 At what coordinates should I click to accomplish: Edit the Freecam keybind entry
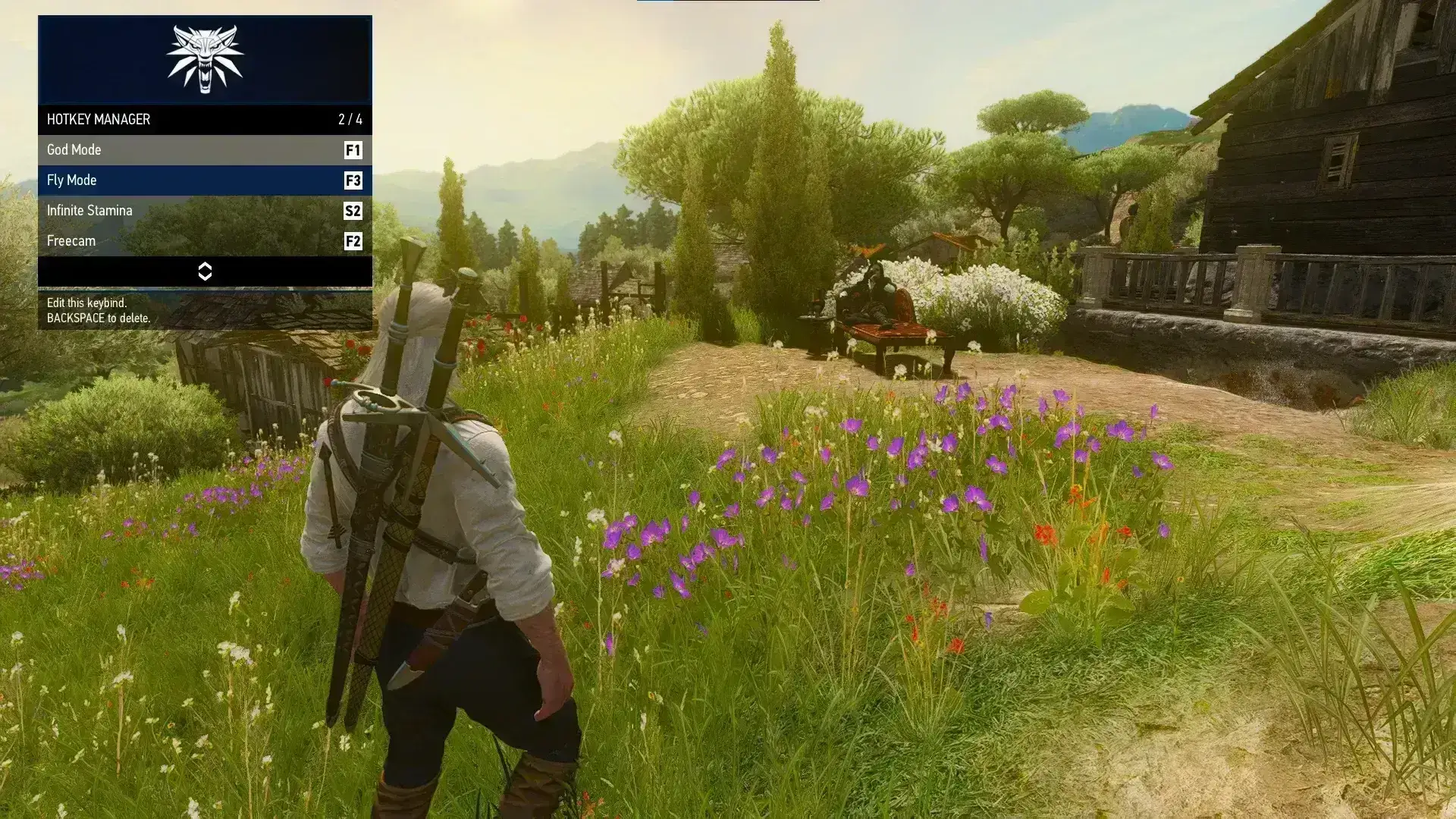pos(204,241)
